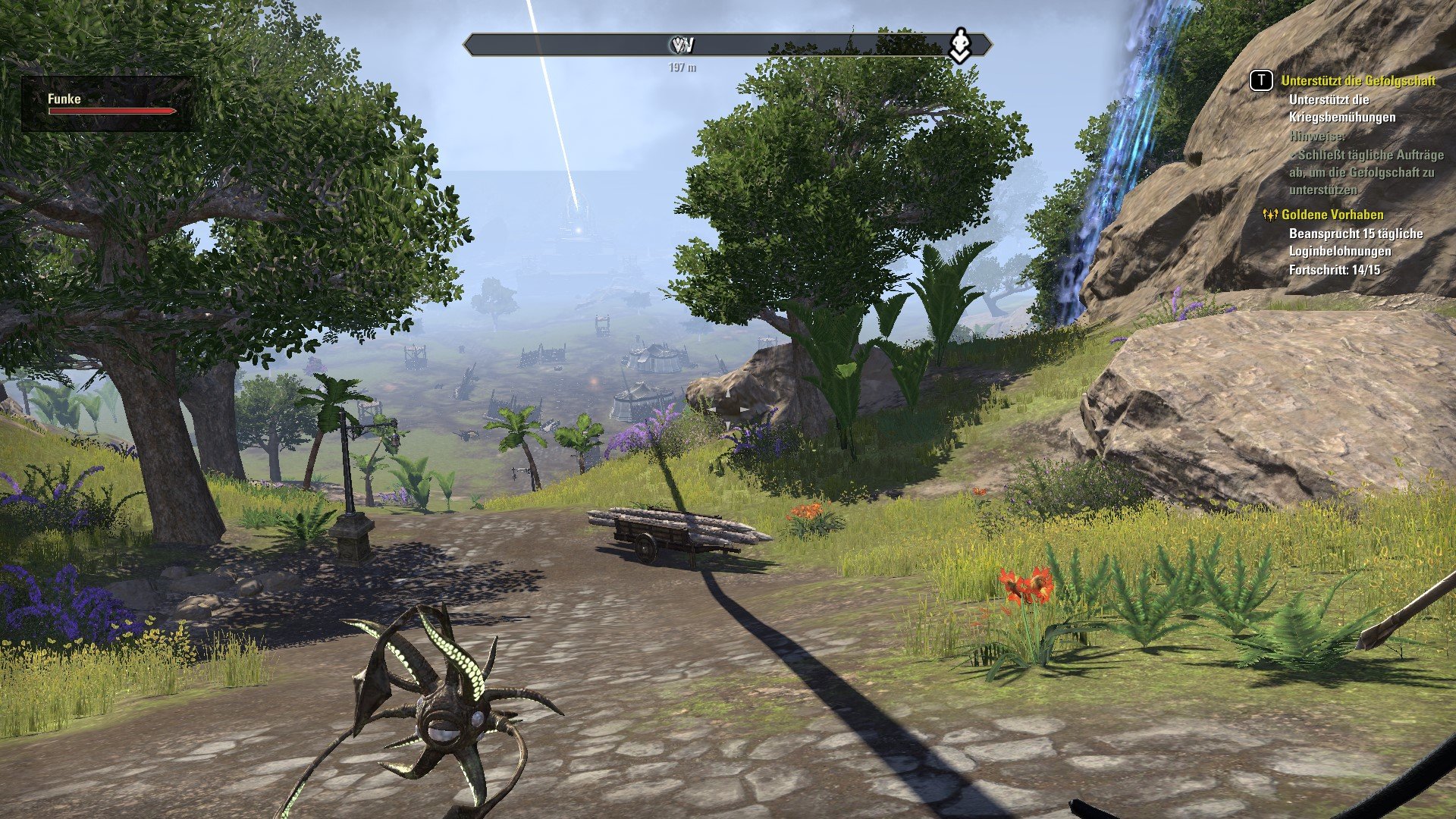Click the quest marker on the compass

(960, 45)
